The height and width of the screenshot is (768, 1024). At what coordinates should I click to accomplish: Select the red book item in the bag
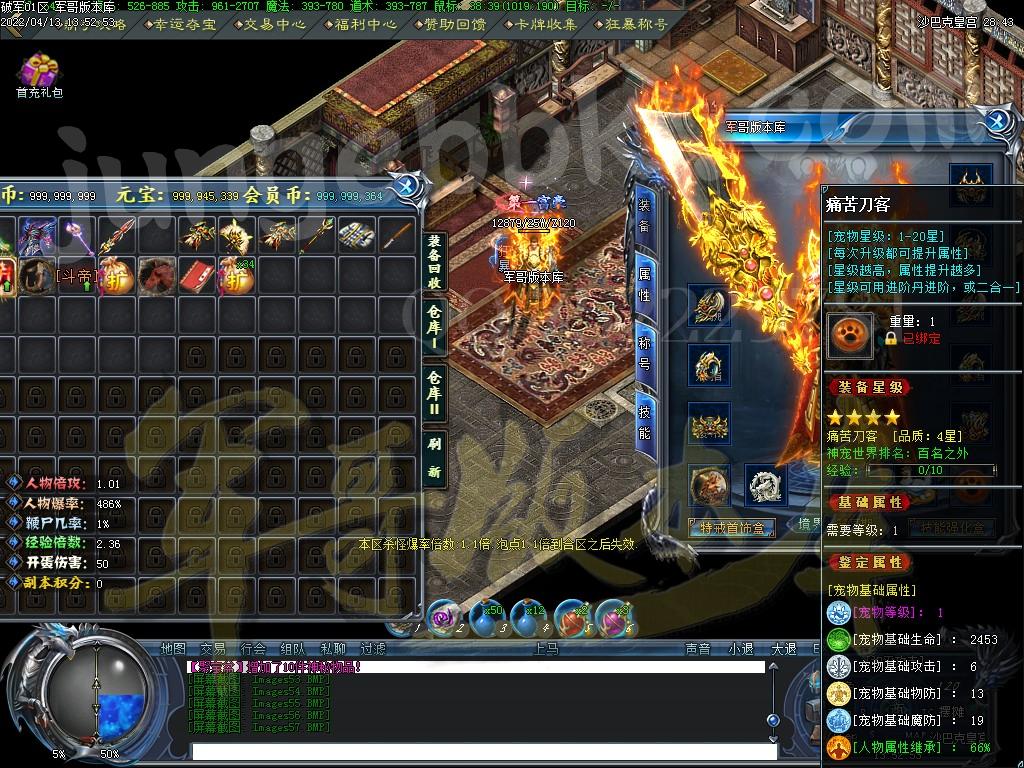coord(197,275)
